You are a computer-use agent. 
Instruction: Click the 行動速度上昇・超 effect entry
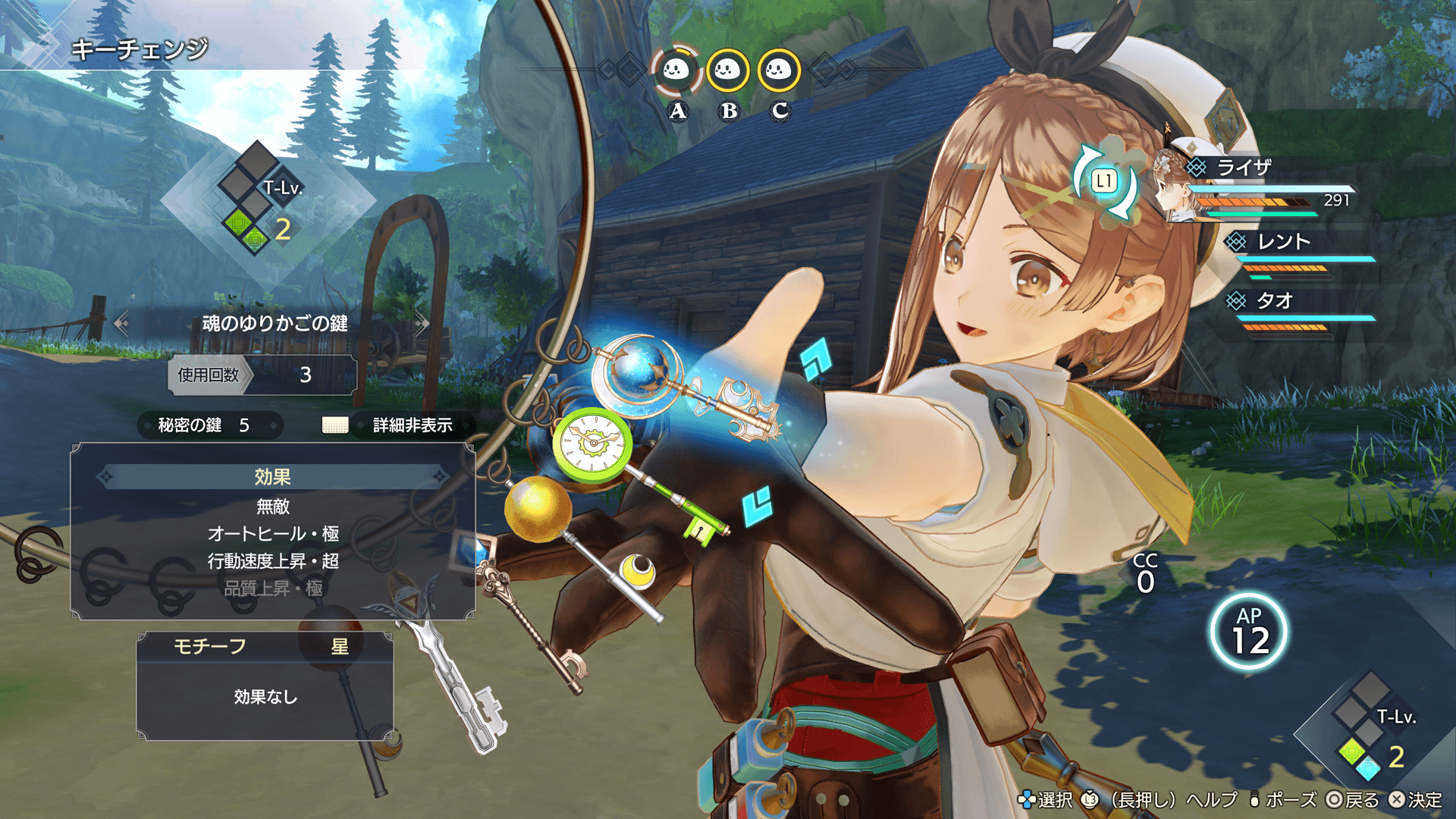(273, 561)
